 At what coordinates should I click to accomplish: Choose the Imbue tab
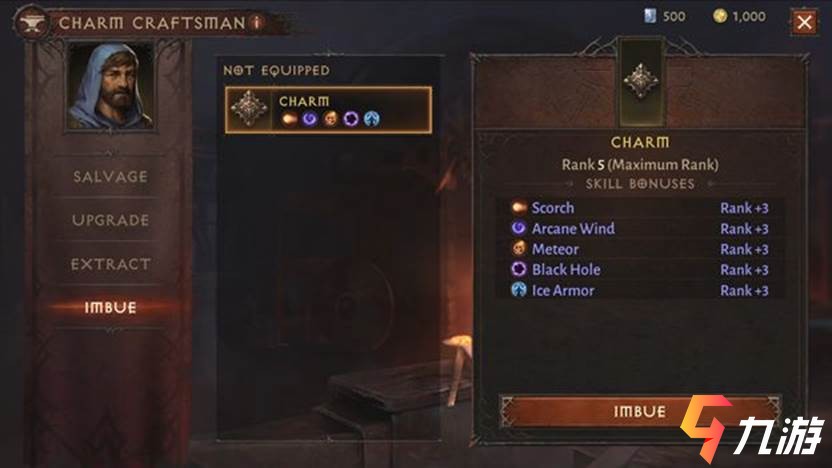pyautogui.click(x=110, y=308)
